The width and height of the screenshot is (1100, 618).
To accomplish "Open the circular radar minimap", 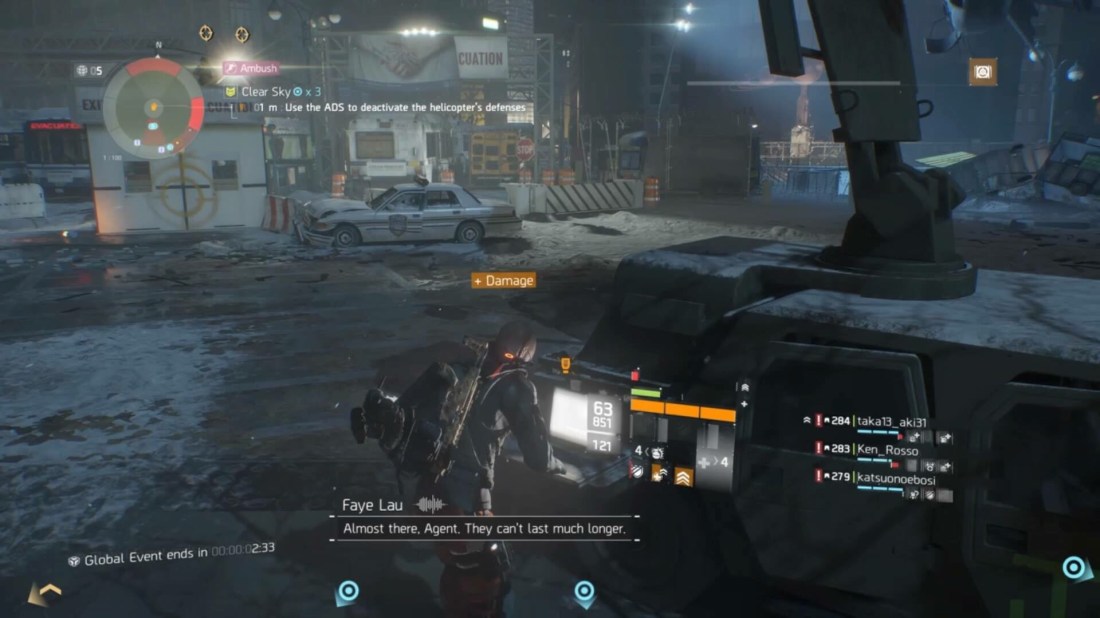I will click(x=153, y=103).
